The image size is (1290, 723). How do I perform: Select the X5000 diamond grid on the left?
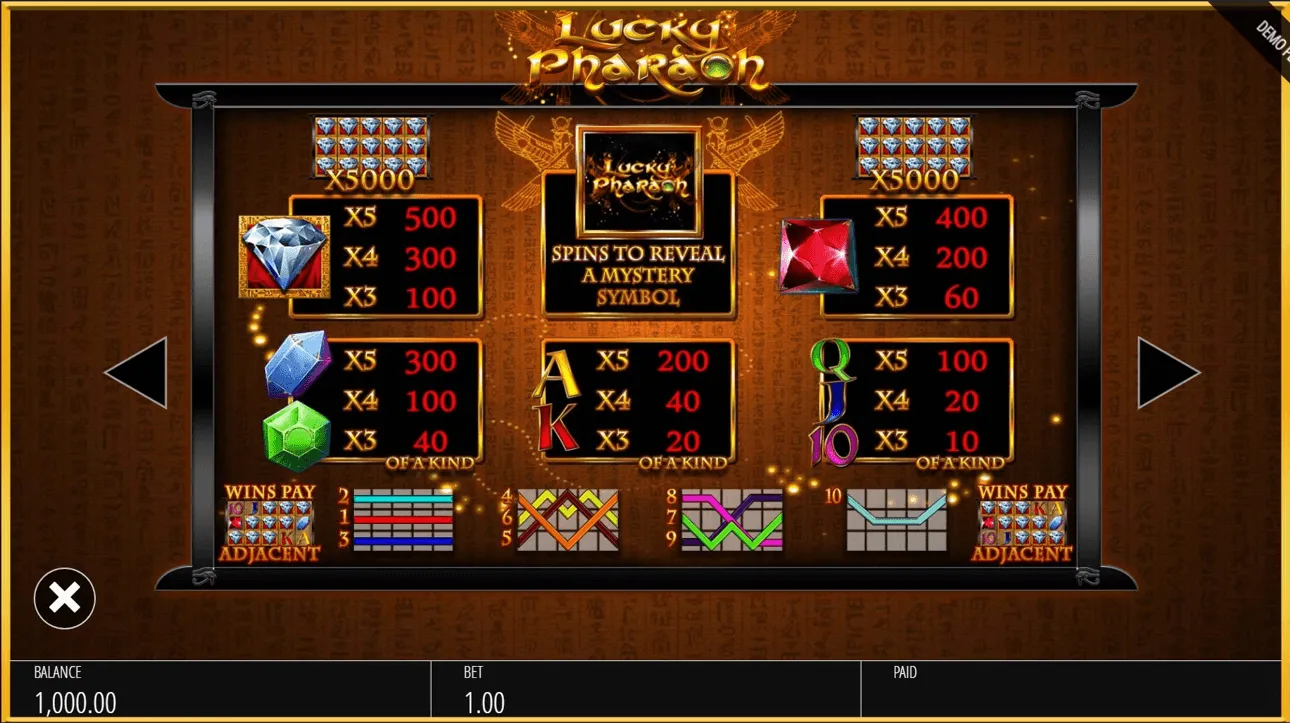(x=371, y=150)
